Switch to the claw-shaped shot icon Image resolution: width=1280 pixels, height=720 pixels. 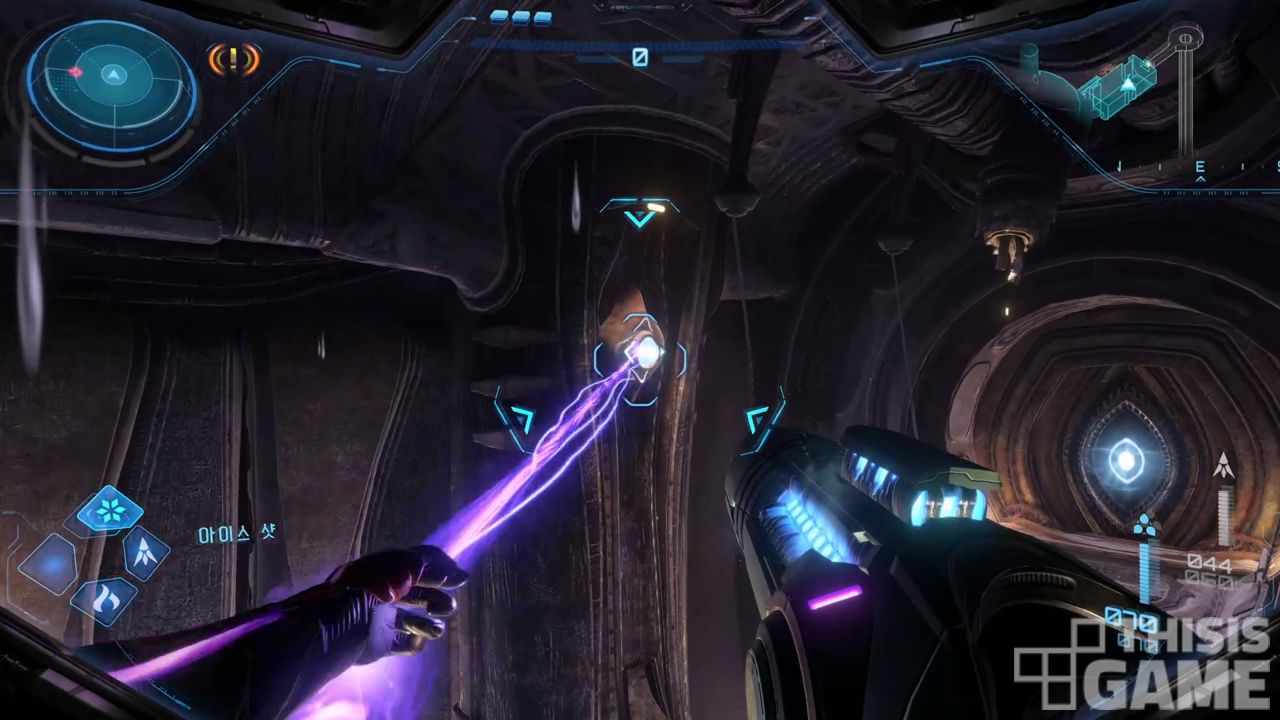[144, 553]
